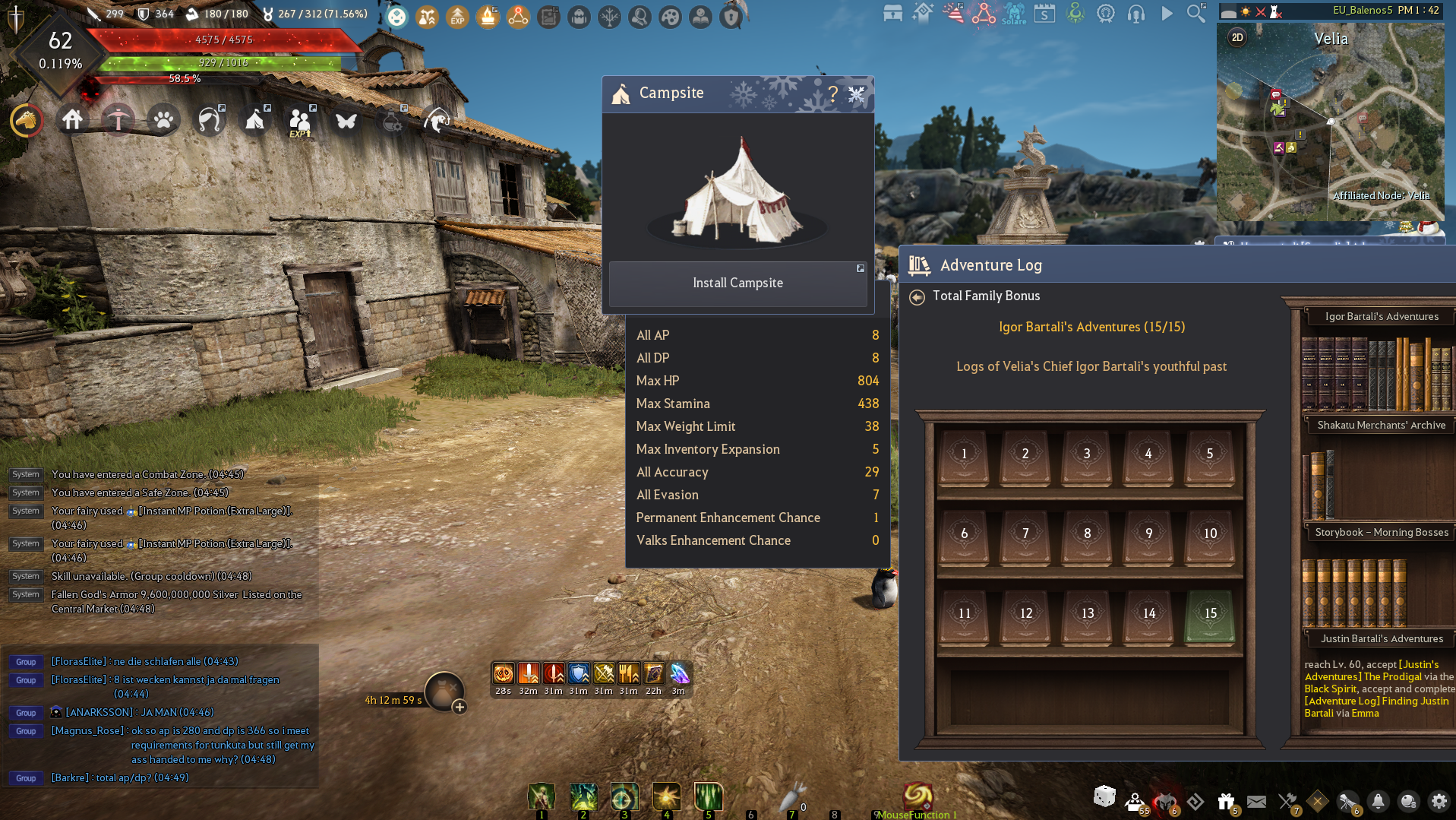Viewport: 1456px width, 820px height.
Task: Click the magnifying glass search icon
Action: pos(1195,13)
